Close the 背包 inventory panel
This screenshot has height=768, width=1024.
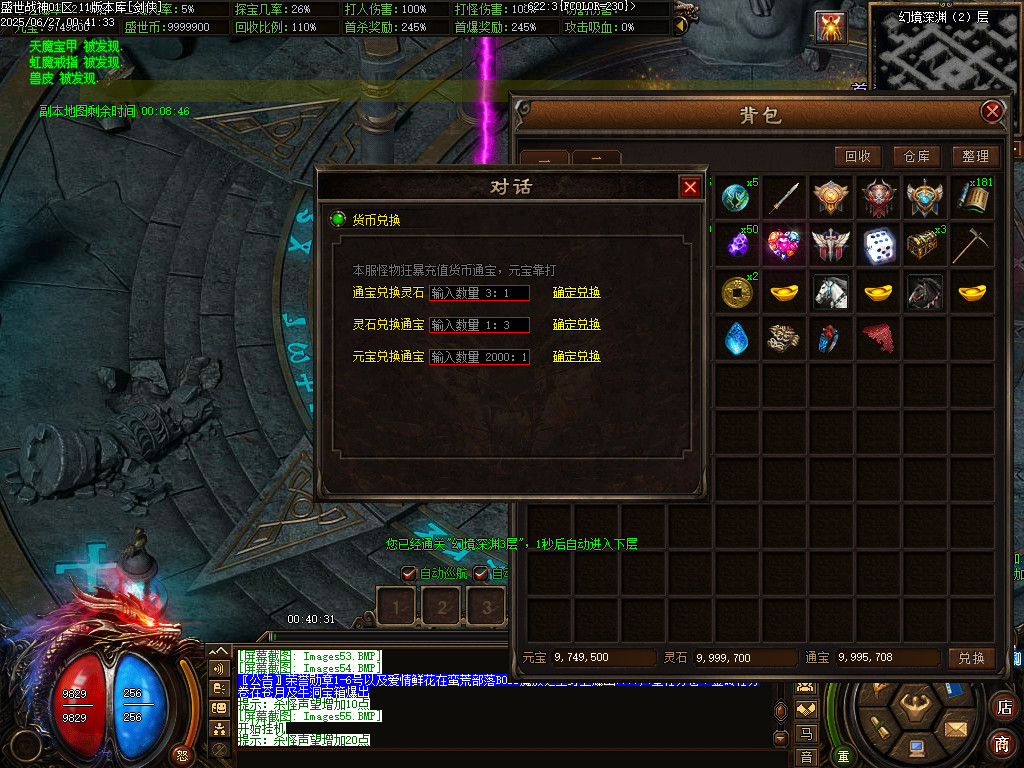pyautogui.click(x=992, y=112)
